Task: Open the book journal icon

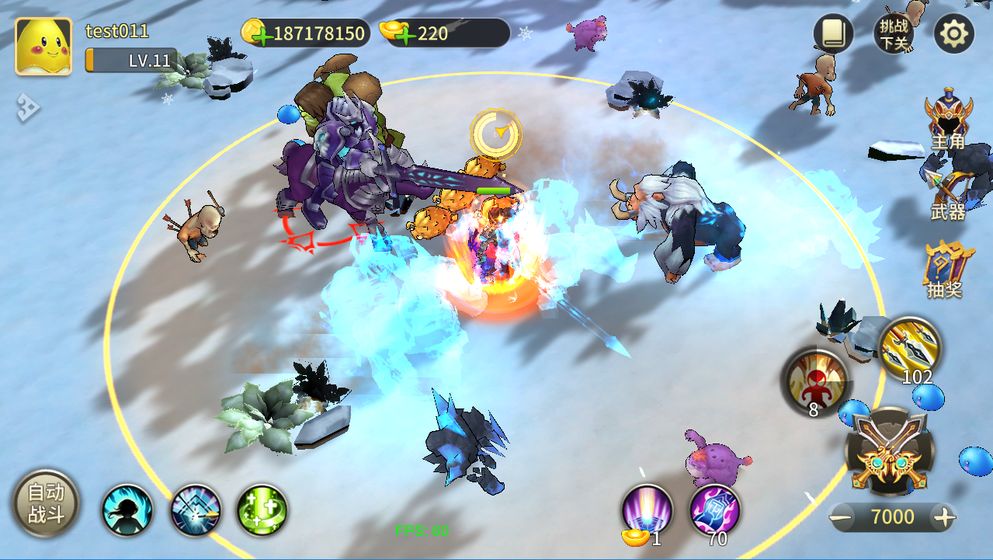Action: point(832,34)
